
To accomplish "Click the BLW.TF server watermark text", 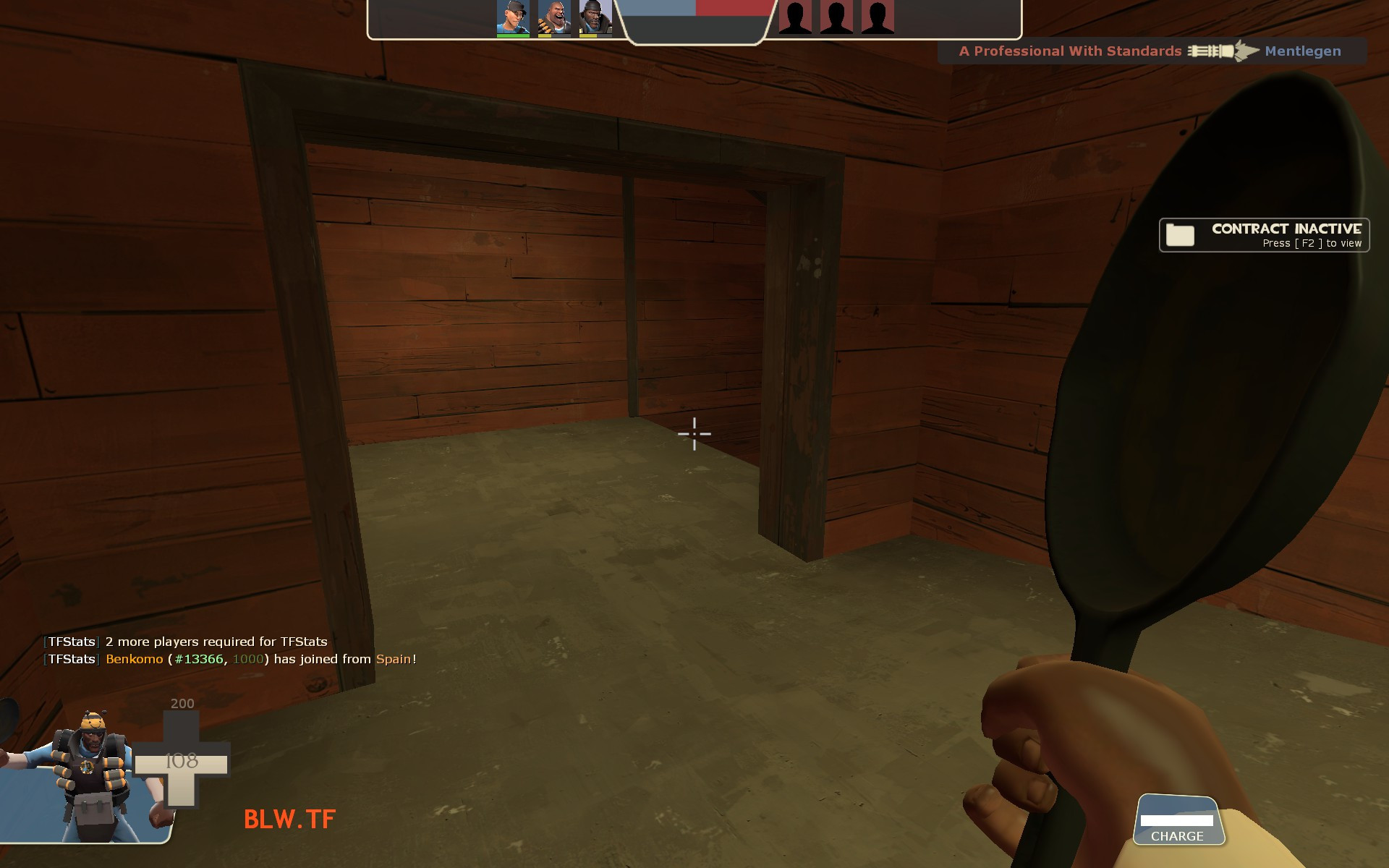I will coord(288,820).
